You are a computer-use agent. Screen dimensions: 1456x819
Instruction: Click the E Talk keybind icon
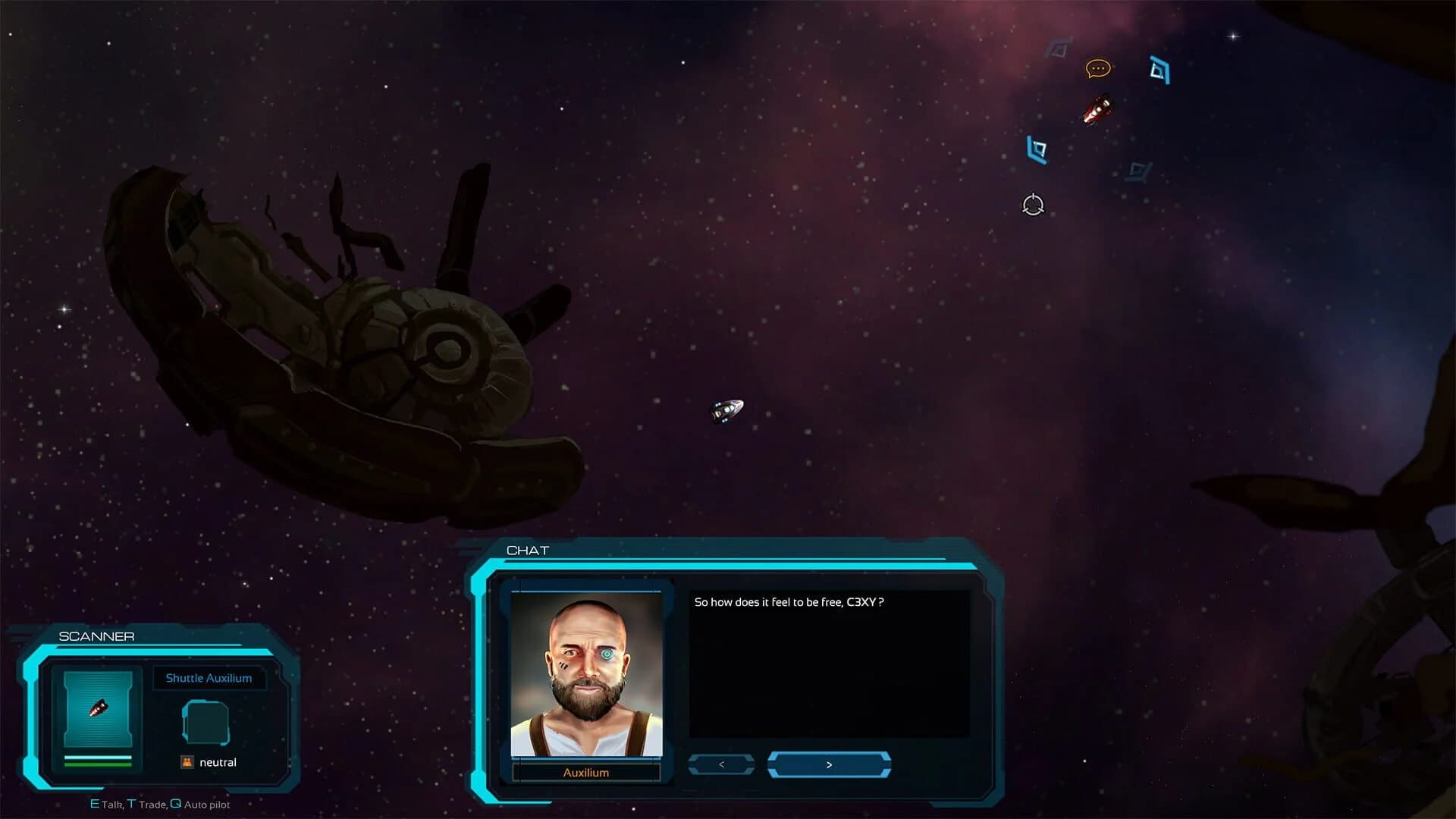(x=94, y=804)
